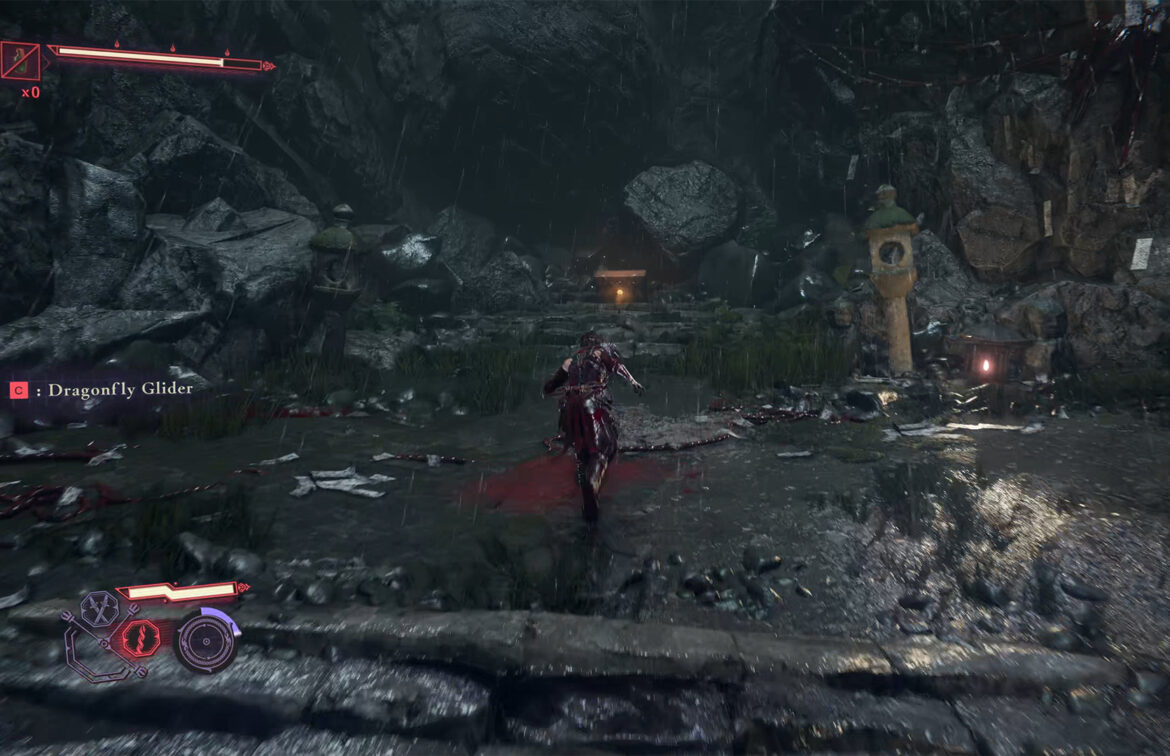The width and height of the screenshot is (1170, 756).
Task: Select the healing bottle item slot
Action: (21, 61)
